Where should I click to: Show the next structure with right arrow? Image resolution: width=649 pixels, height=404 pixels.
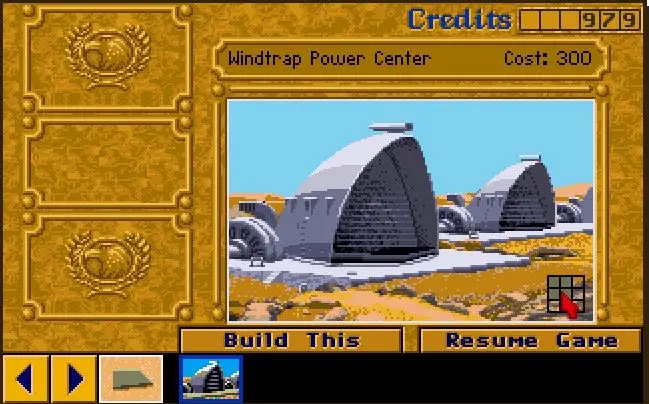click(x=73, y=379)
